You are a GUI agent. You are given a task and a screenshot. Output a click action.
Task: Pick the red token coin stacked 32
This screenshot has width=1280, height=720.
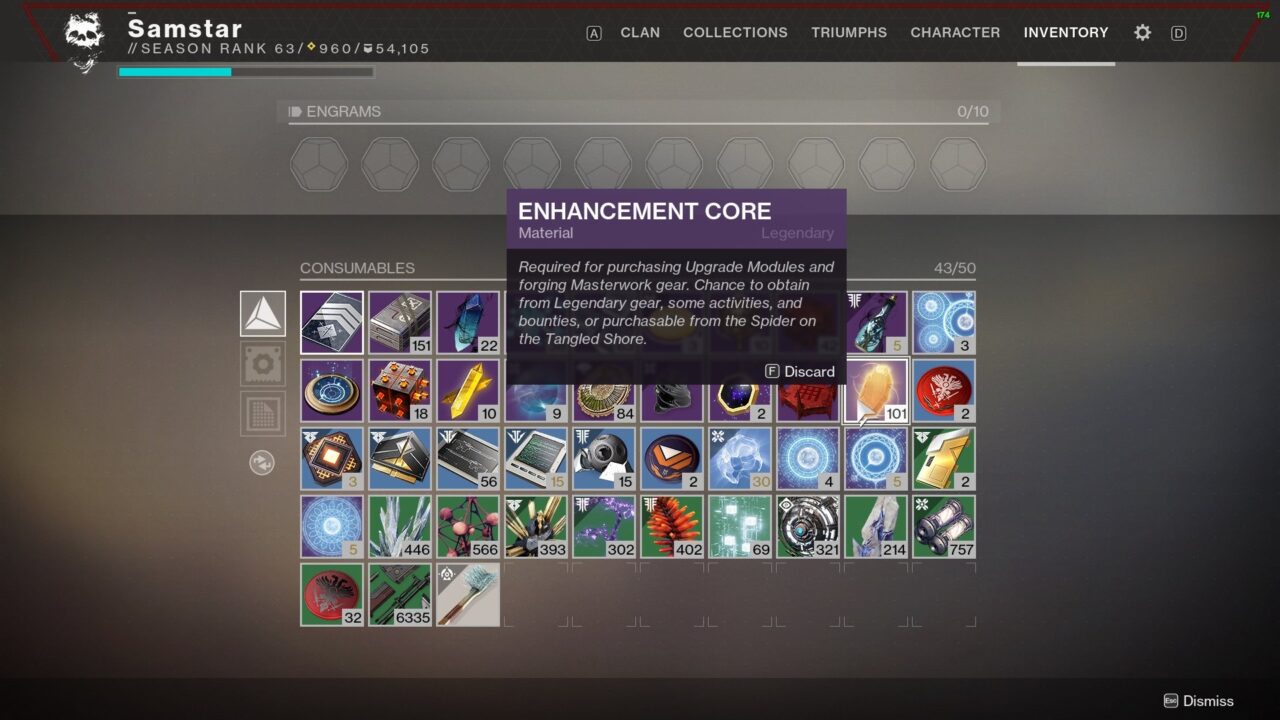(x=332, y=595)
